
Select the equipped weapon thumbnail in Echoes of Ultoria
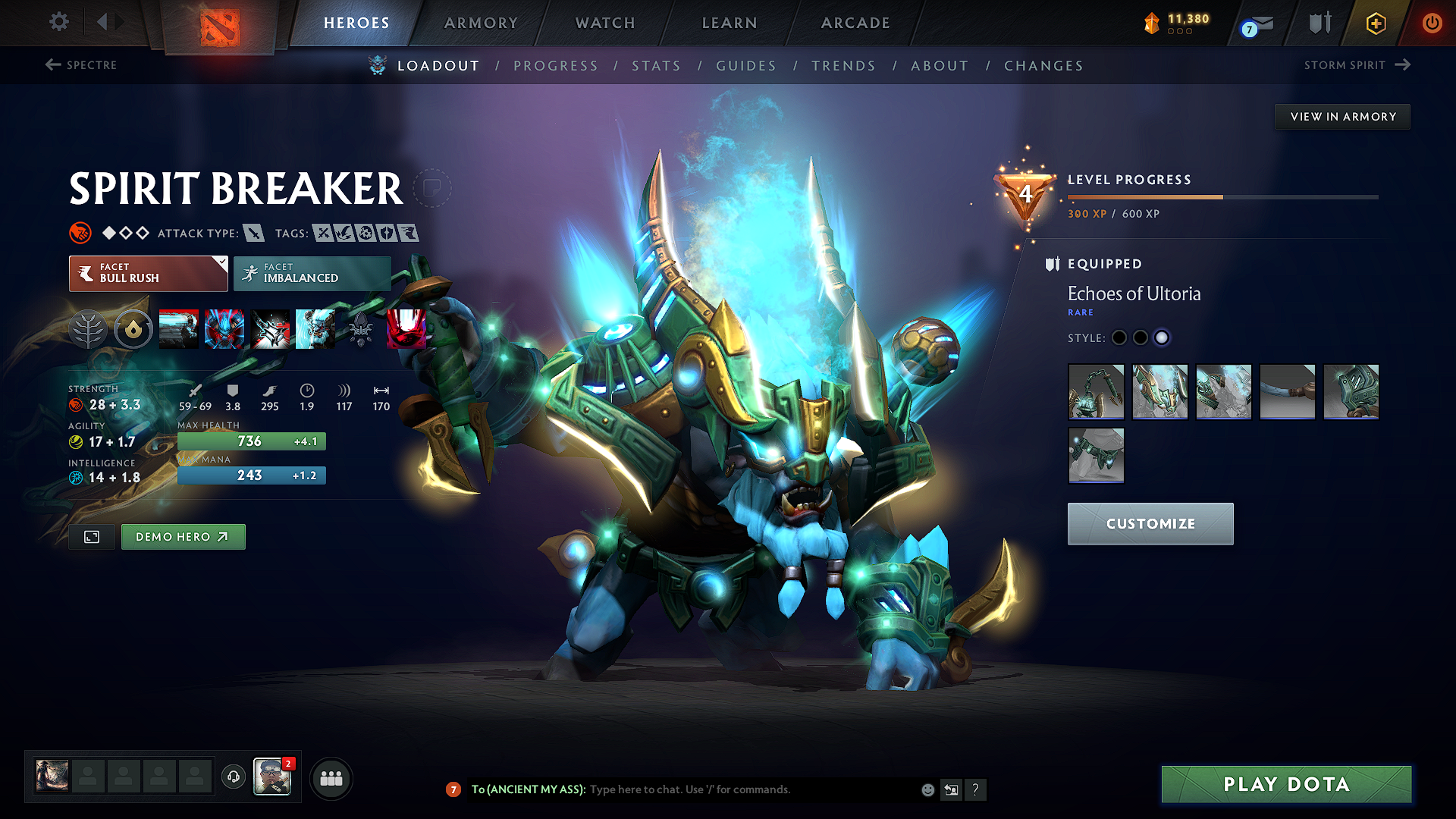pyautogui.click(x=1096, y=392)
